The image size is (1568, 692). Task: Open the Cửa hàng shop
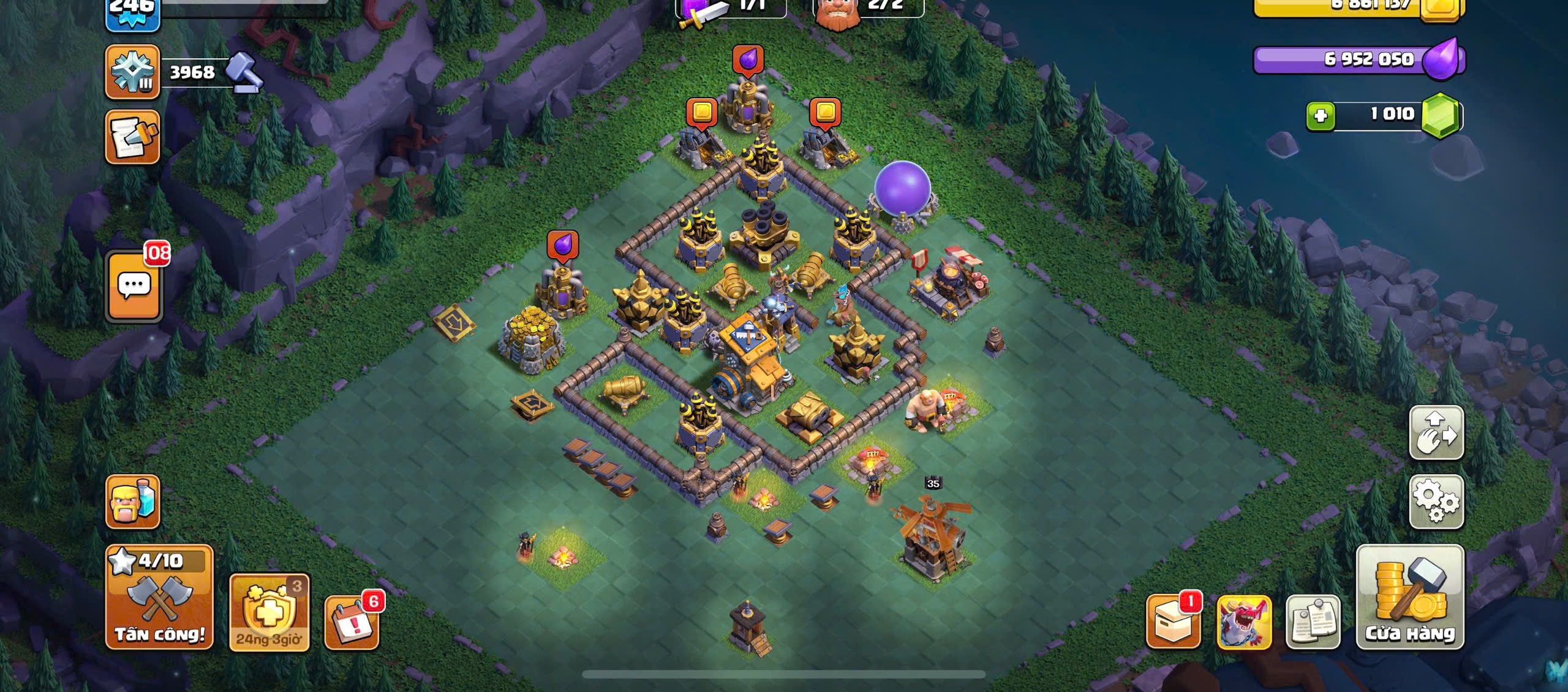click(x=1410, y=596)
